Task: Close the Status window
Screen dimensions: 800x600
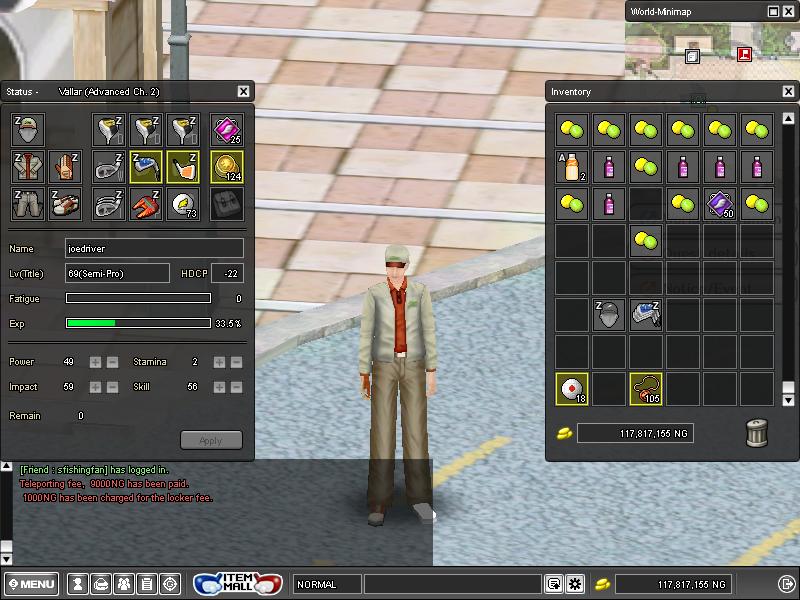Action: click(243, 92)
